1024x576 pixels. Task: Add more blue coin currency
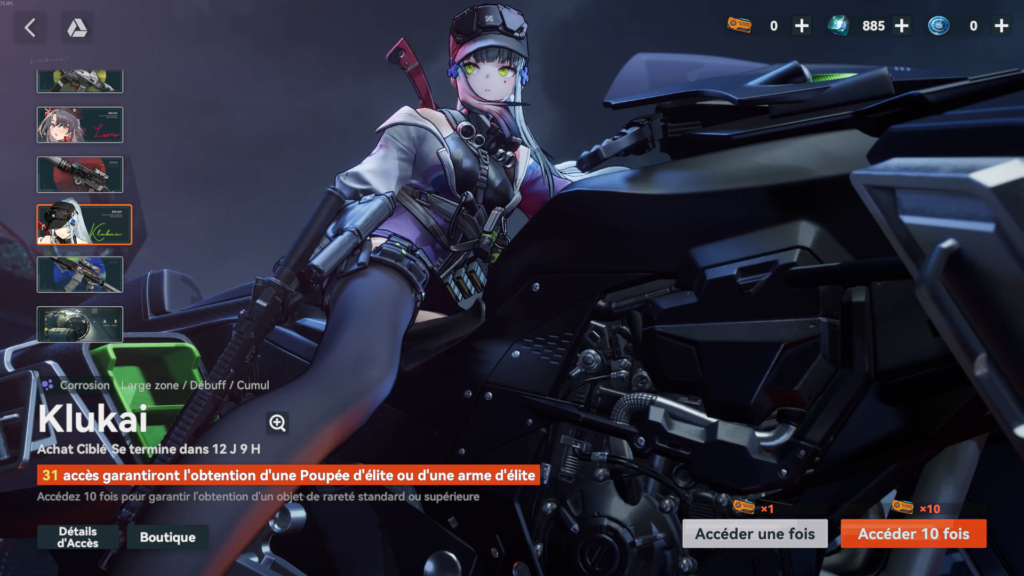pyautogui.click(x=1001, y=26)
